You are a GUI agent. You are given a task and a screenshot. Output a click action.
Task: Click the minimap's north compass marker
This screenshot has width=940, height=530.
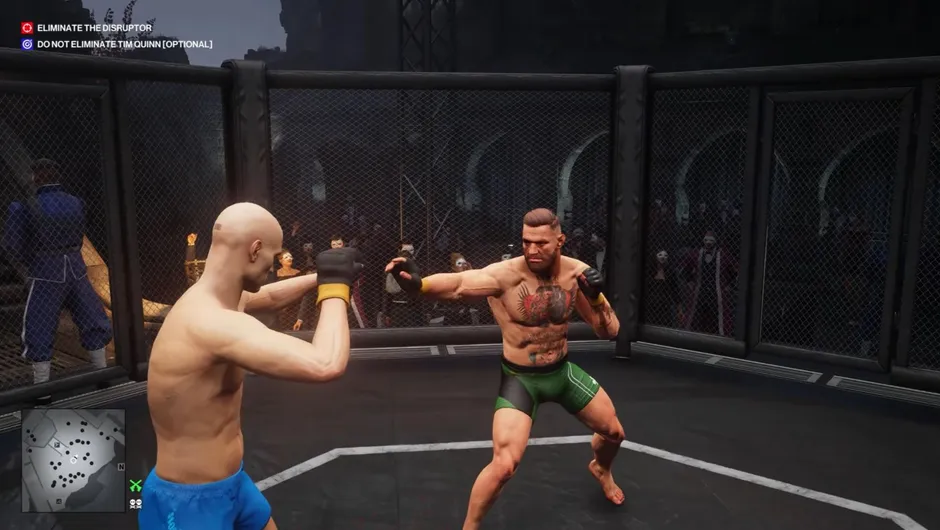[120, 466]
